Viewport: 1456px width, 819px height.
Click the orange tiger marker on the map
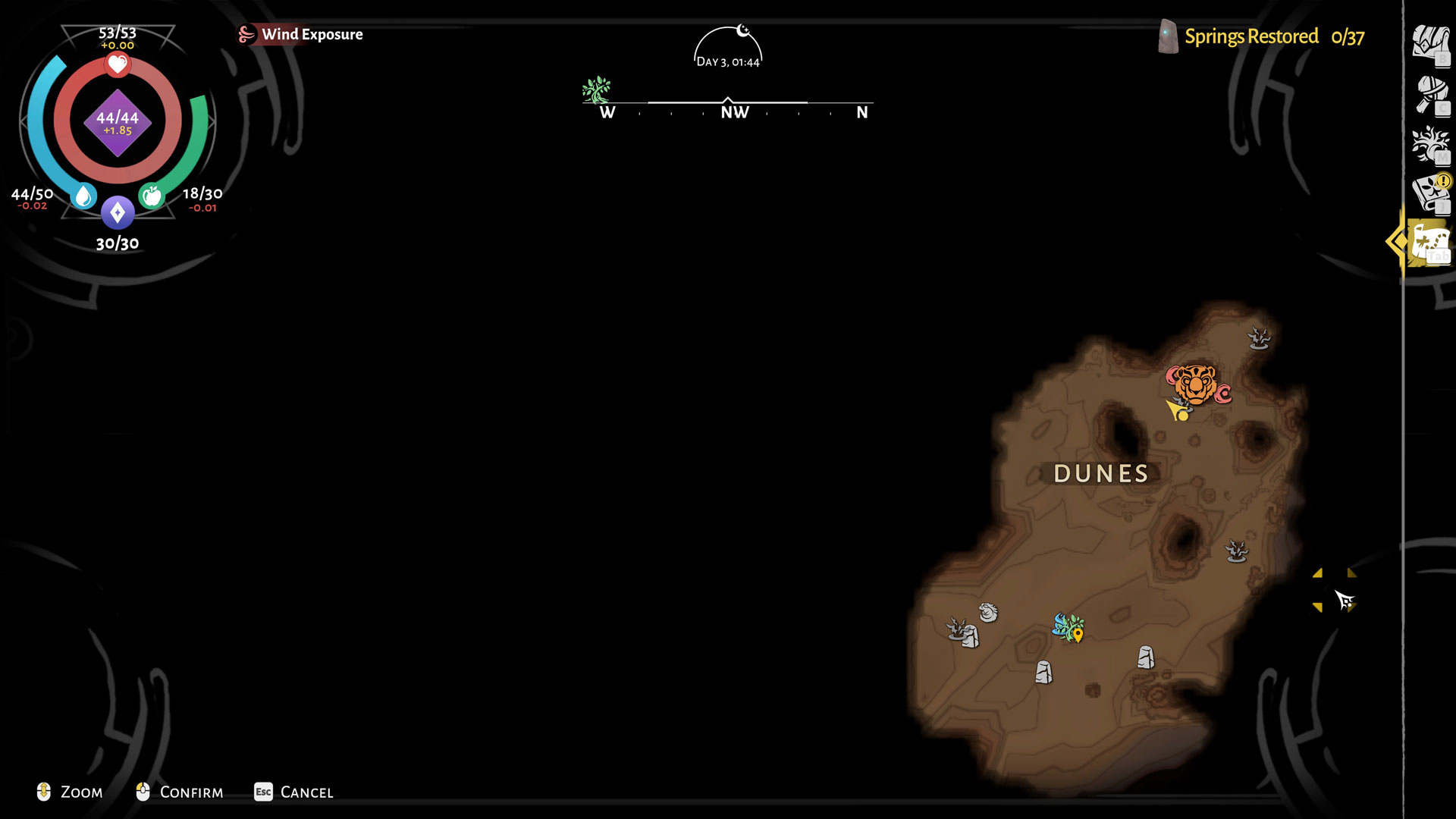pyautogui.click(x=1196, y=384)
